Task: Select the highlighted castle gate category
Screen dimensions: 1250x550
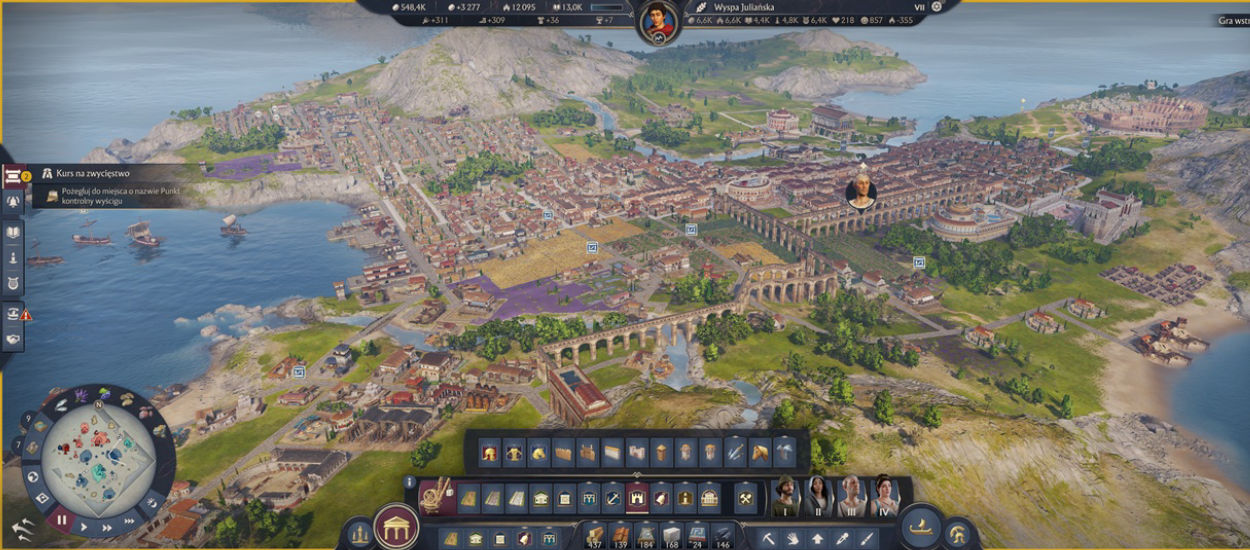Action: (637, 497)
